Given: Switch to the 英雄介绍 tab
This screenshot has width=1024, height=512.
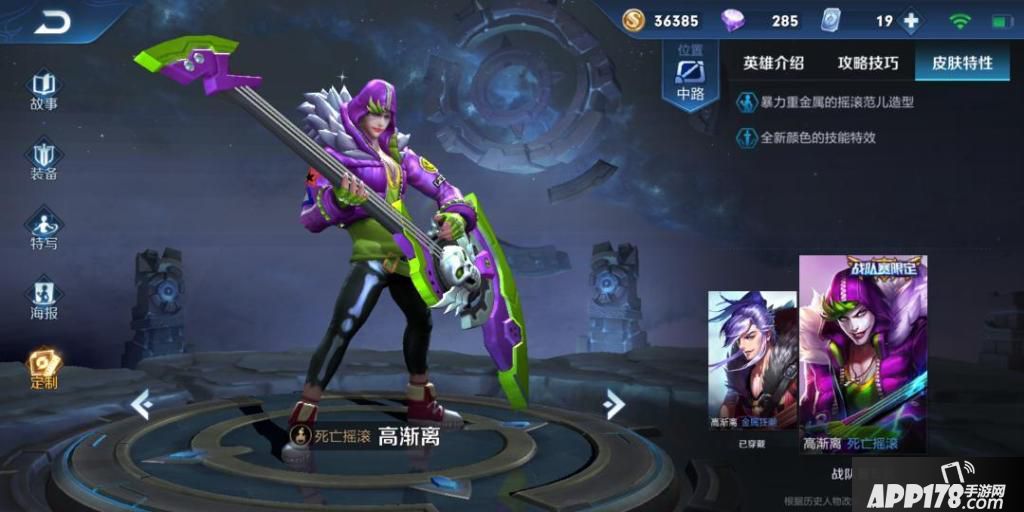Looking at the screenshot, I should [x=773, y=63].
